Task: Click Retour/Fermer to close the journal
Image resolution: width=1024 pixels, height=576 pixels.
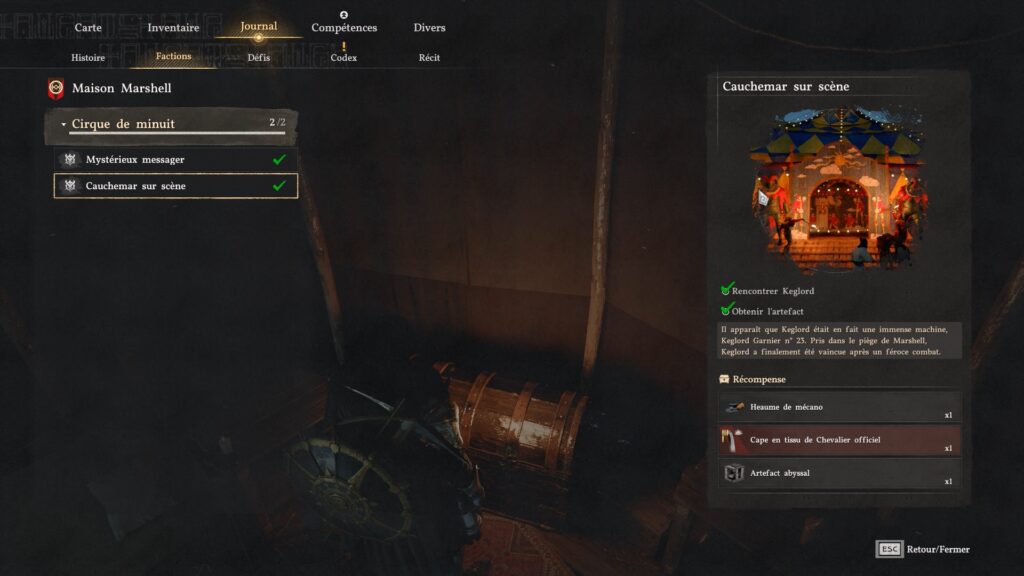Action: [923, 549]
